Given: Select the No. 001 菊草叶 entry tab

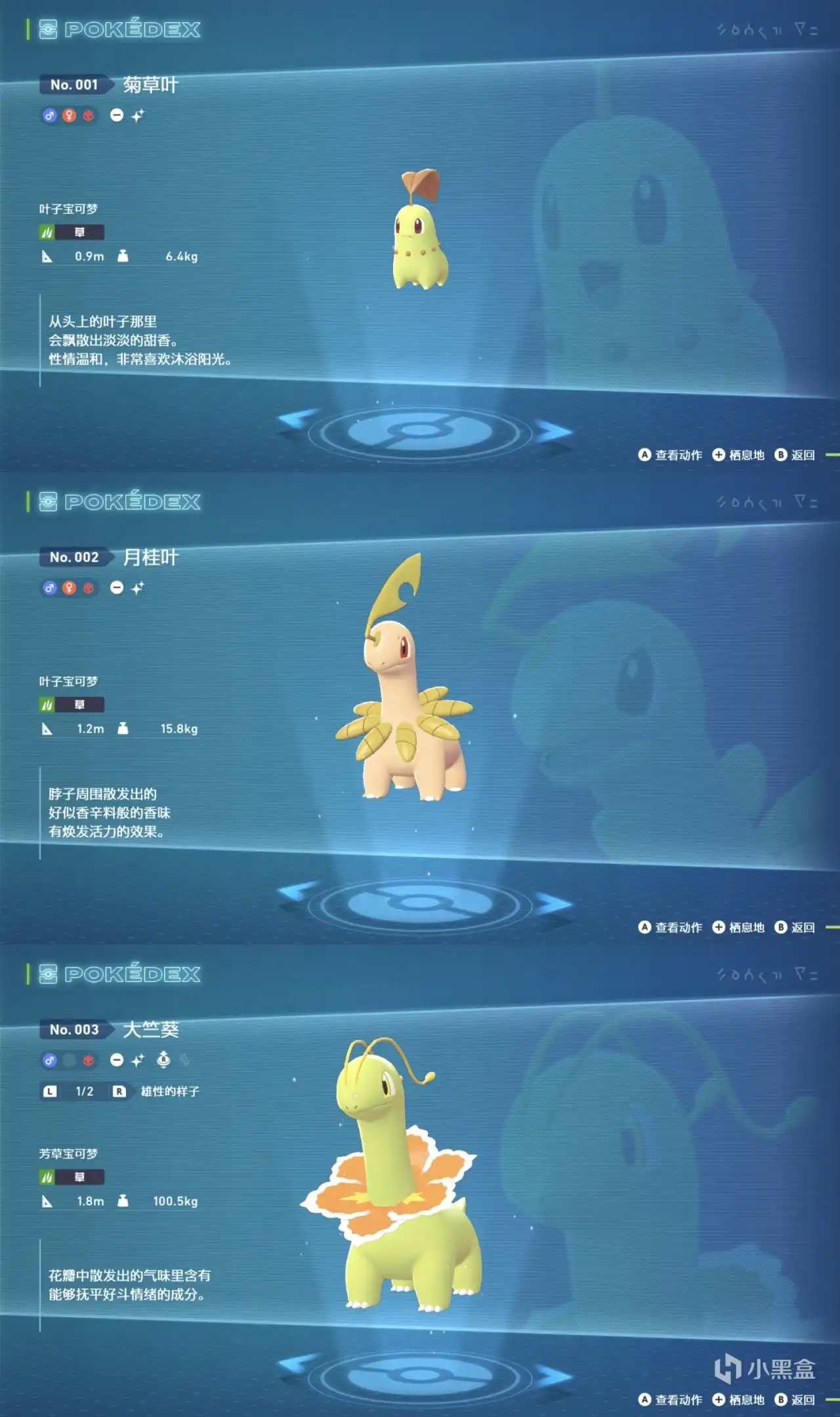Looking at the screenshot, I should pos(75,84).
